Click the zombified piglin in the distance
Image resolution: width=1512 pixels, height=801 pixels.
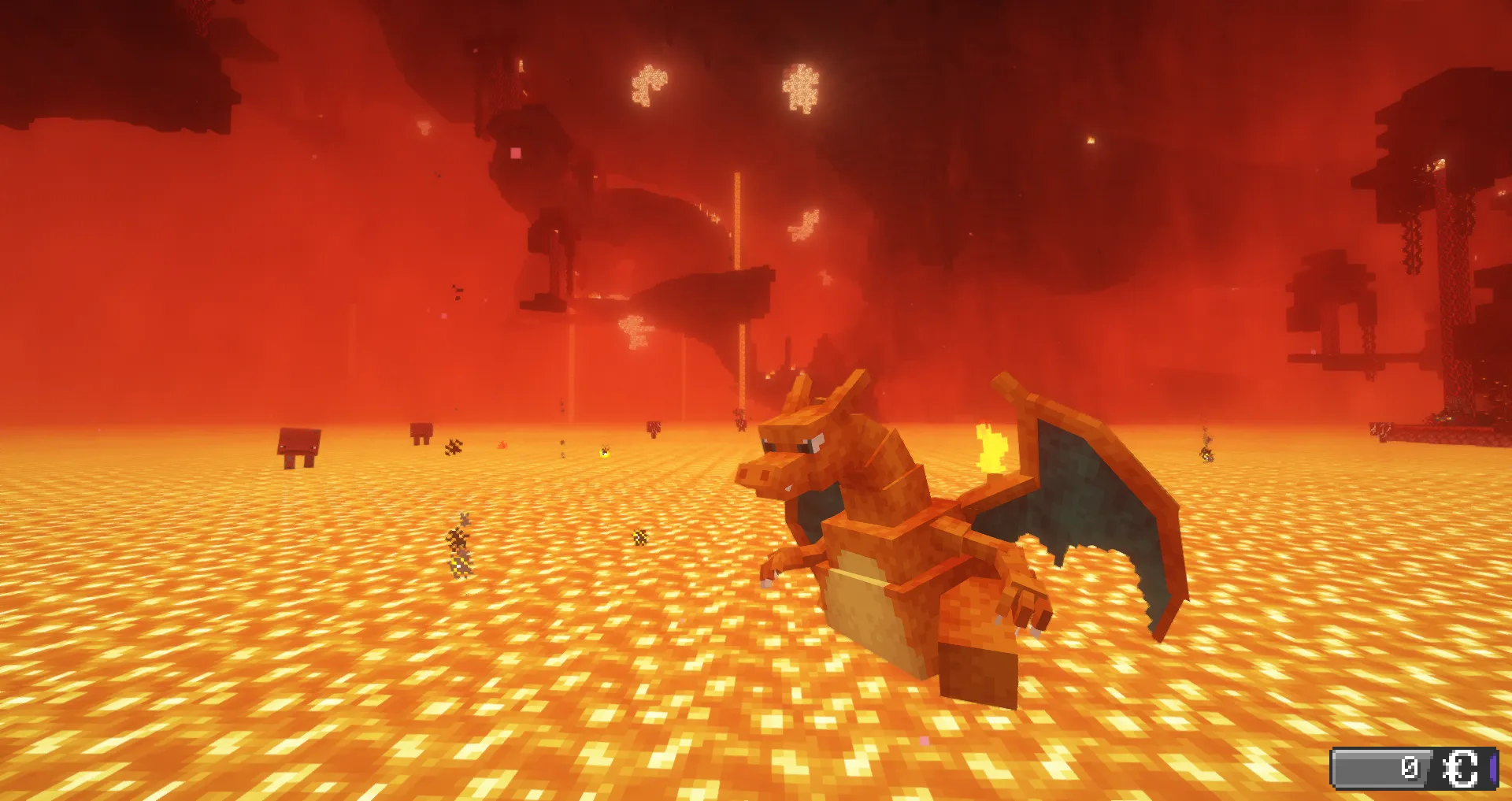740,420
